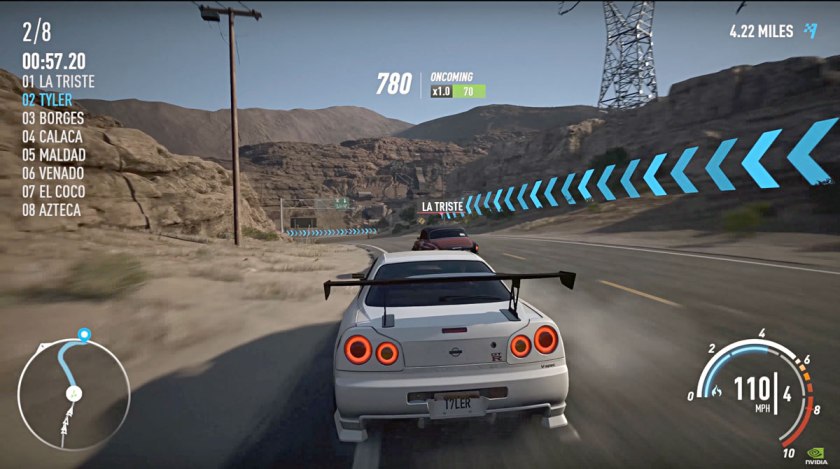Click the checkpoint flag icon beside miles
The width and height of the screenshot is (840, 469).
pyautogui.click(x=810, y=31)
